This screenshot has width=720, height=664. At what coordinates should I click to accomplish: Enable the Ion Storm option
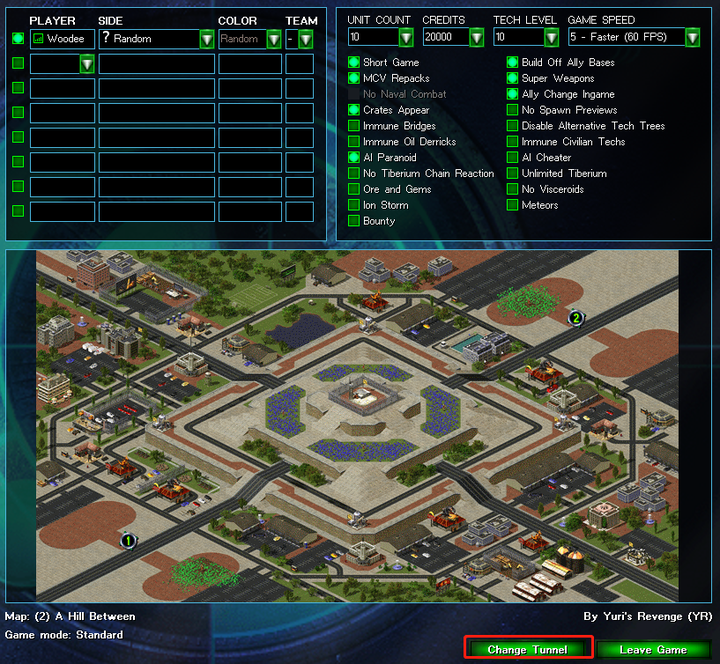[x=354, y=205]
